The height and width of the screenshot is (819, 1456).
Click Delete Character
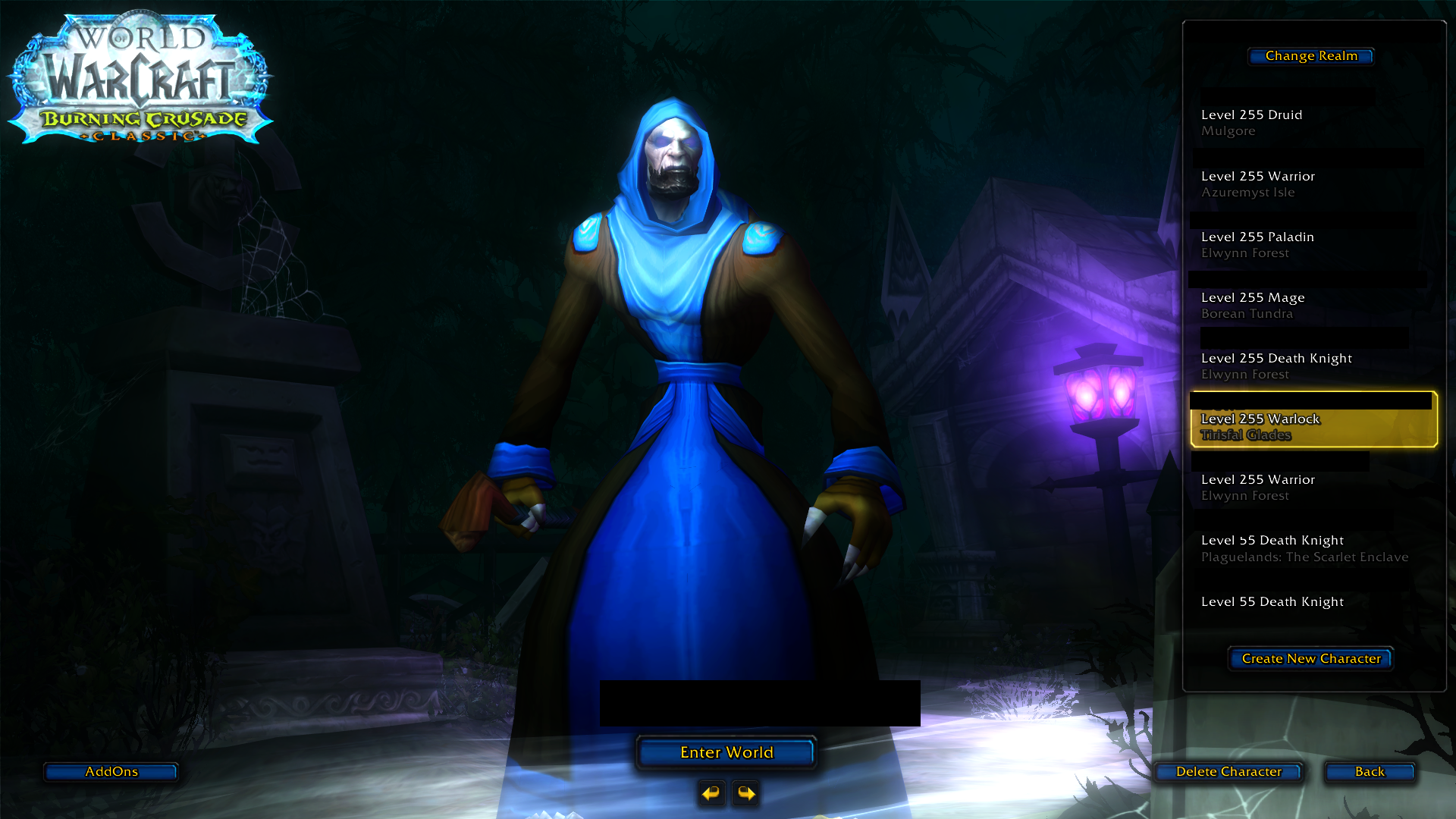(x=1228, y=771)
